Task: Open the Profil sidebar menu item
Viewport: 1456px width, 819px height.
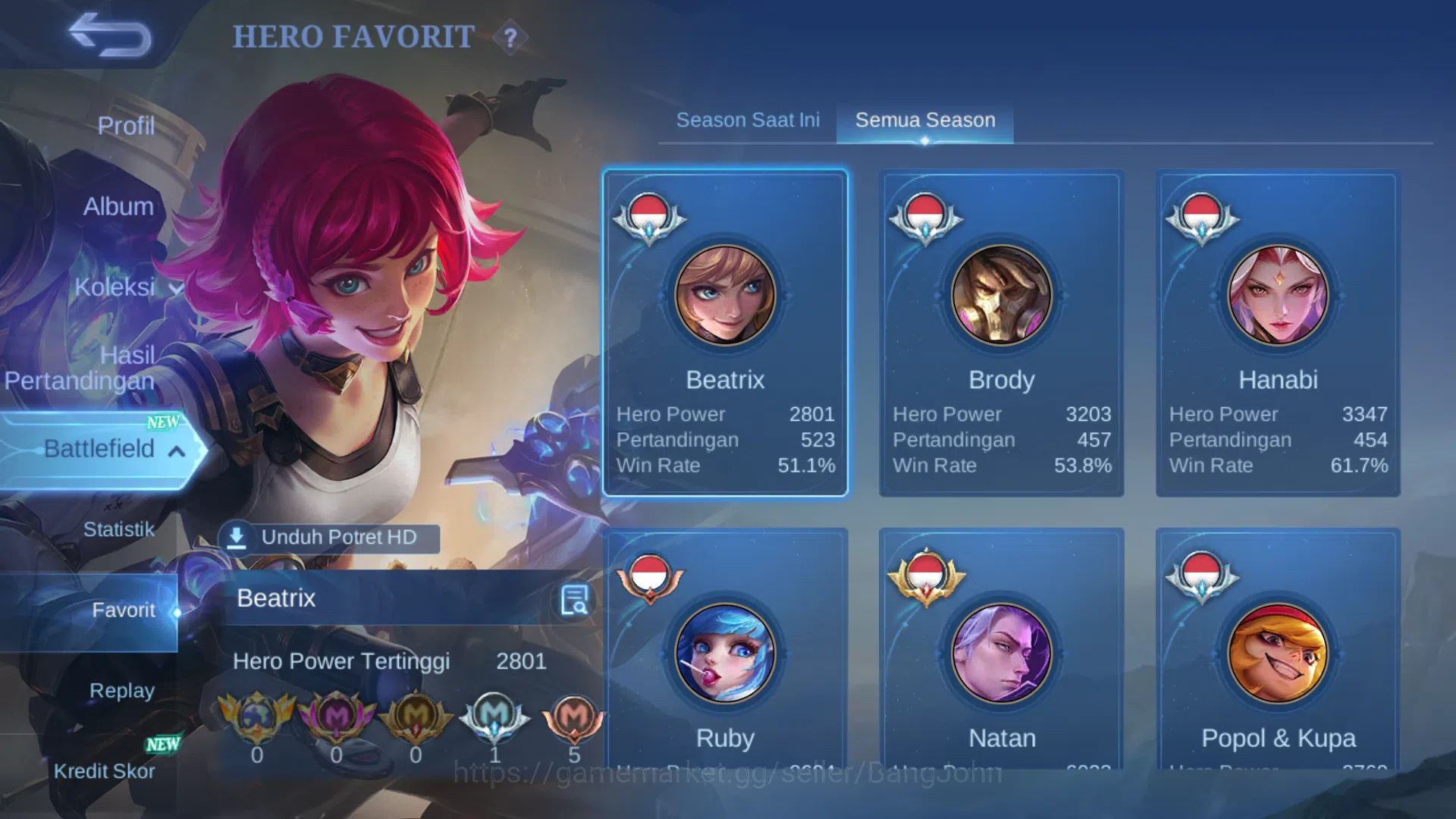Action: click(x=124, y=125)
